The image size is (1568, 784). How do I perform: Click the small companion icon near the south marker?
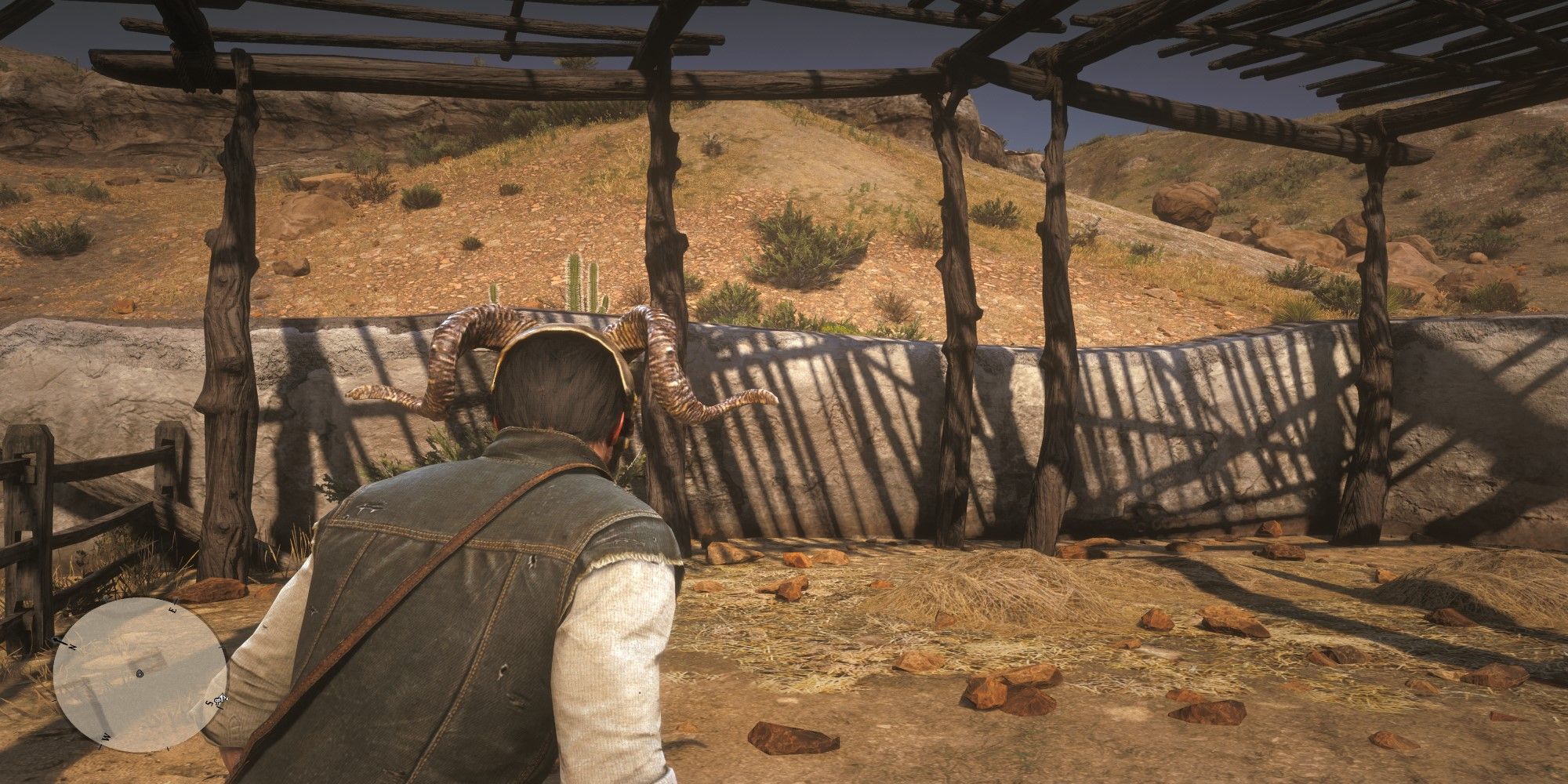[x=221, y=697]
